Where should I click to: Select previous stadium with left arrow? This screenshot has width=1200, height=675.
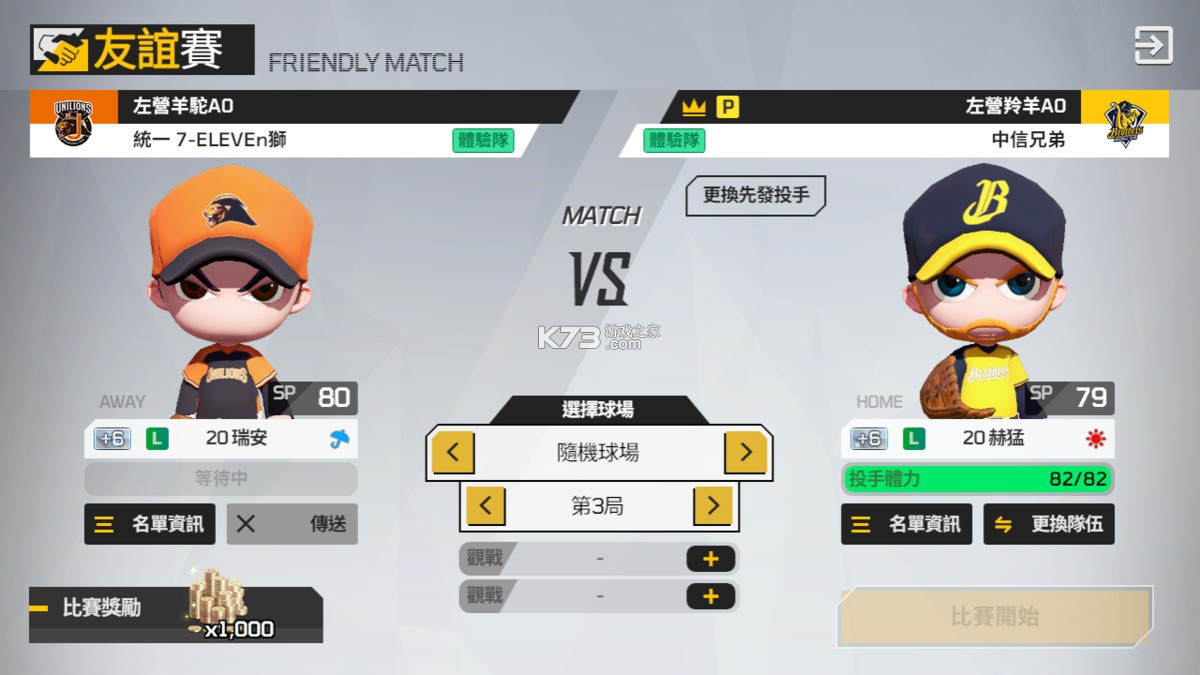click(x=453, y=453)
